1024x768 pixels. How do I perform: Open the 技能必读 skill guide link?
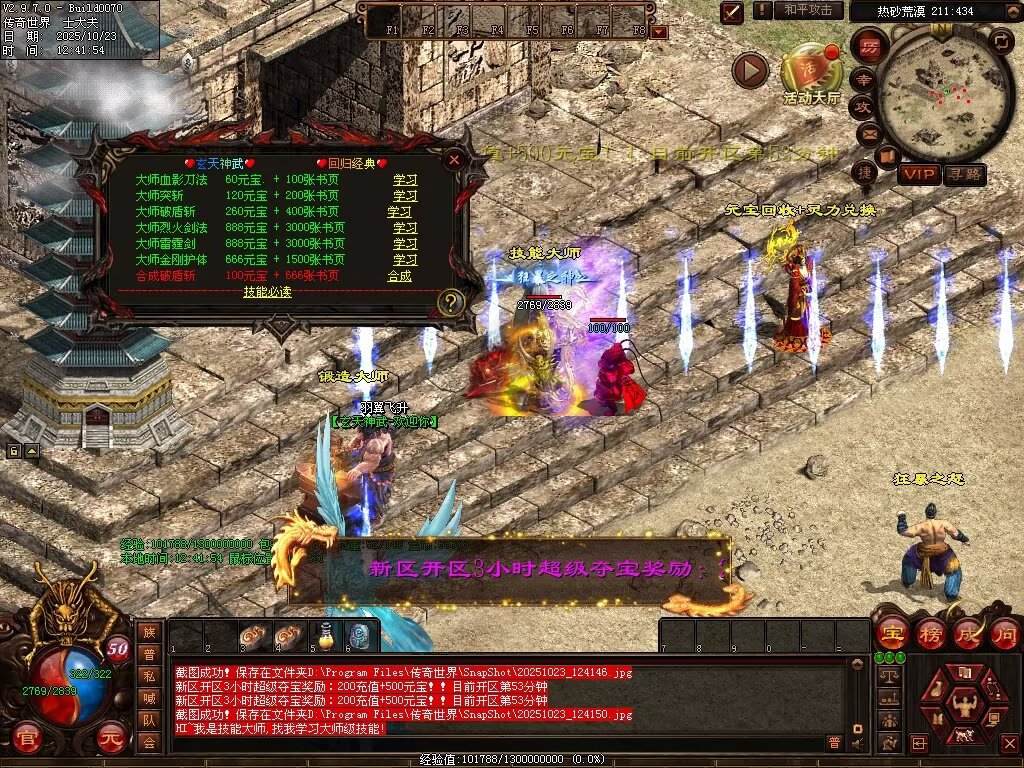[x=267, y=292]
